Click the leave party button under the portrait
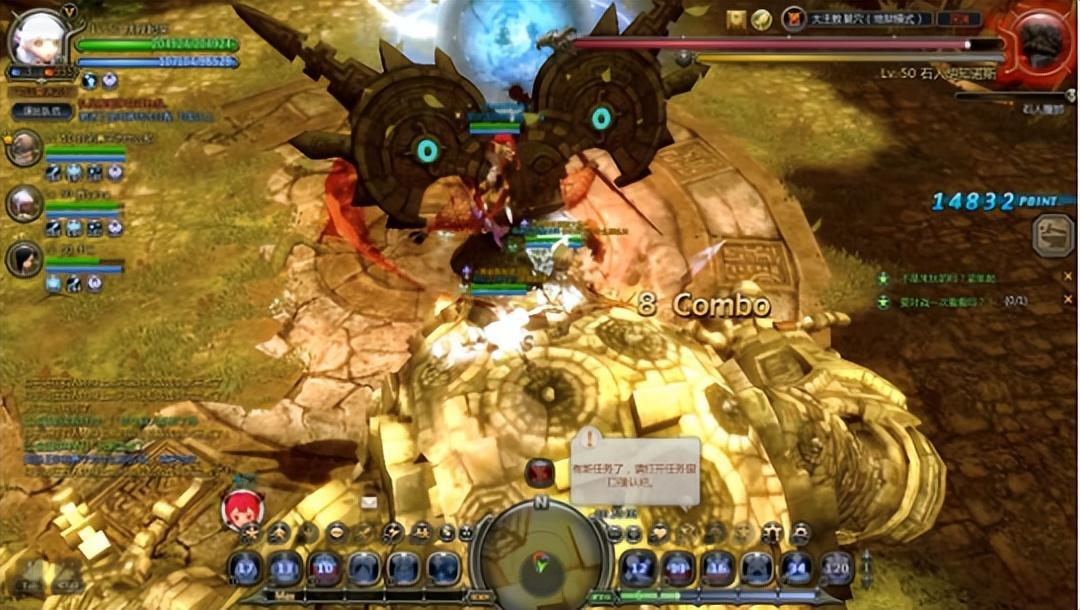 pyautogui.click(x=42, y=112)
